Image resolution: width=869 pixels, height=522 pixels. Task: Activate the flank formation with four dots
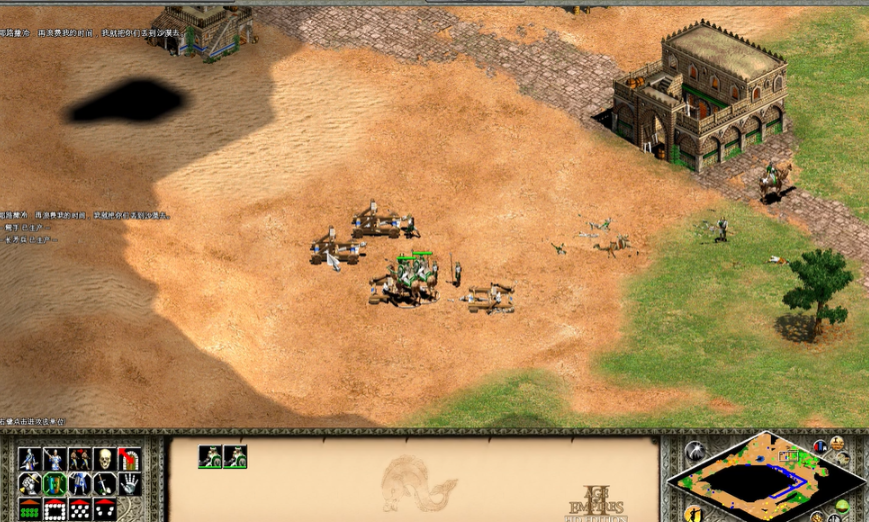105,509
